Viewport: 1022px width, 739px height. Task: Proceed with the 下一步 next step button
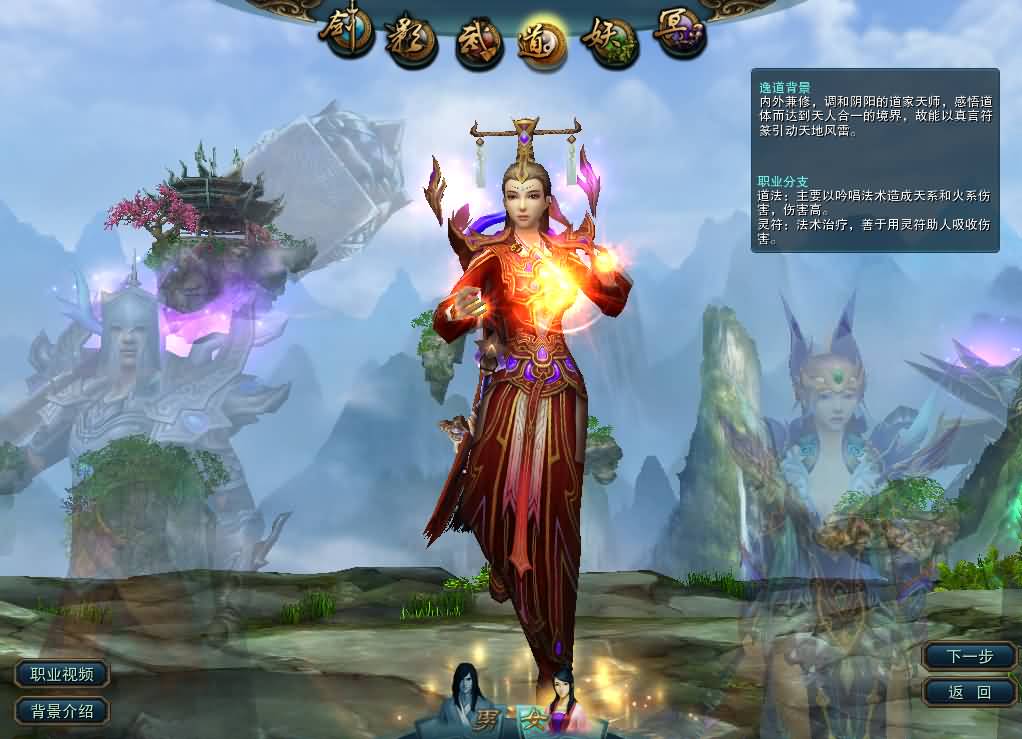point(970,656)
